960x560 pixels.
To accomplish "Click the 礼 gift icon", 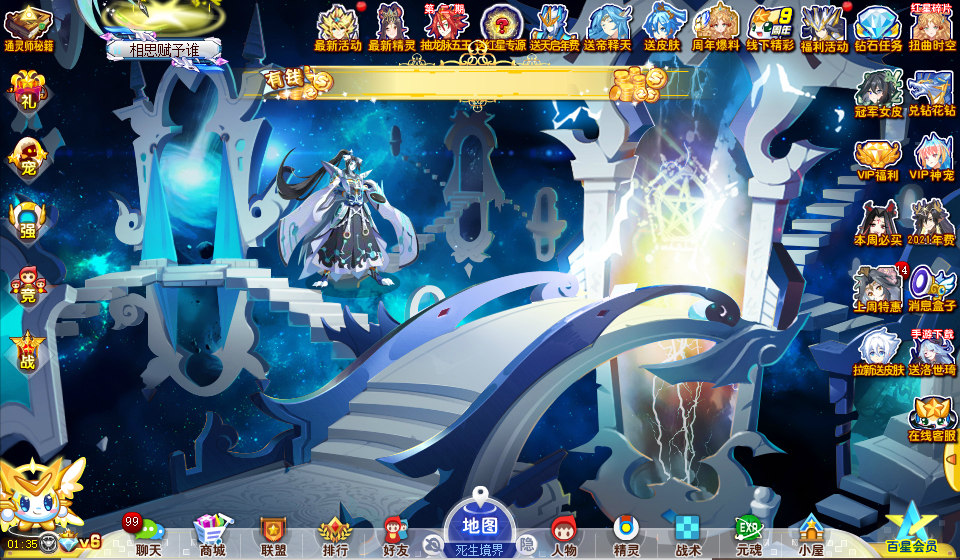I will point(28,93).
